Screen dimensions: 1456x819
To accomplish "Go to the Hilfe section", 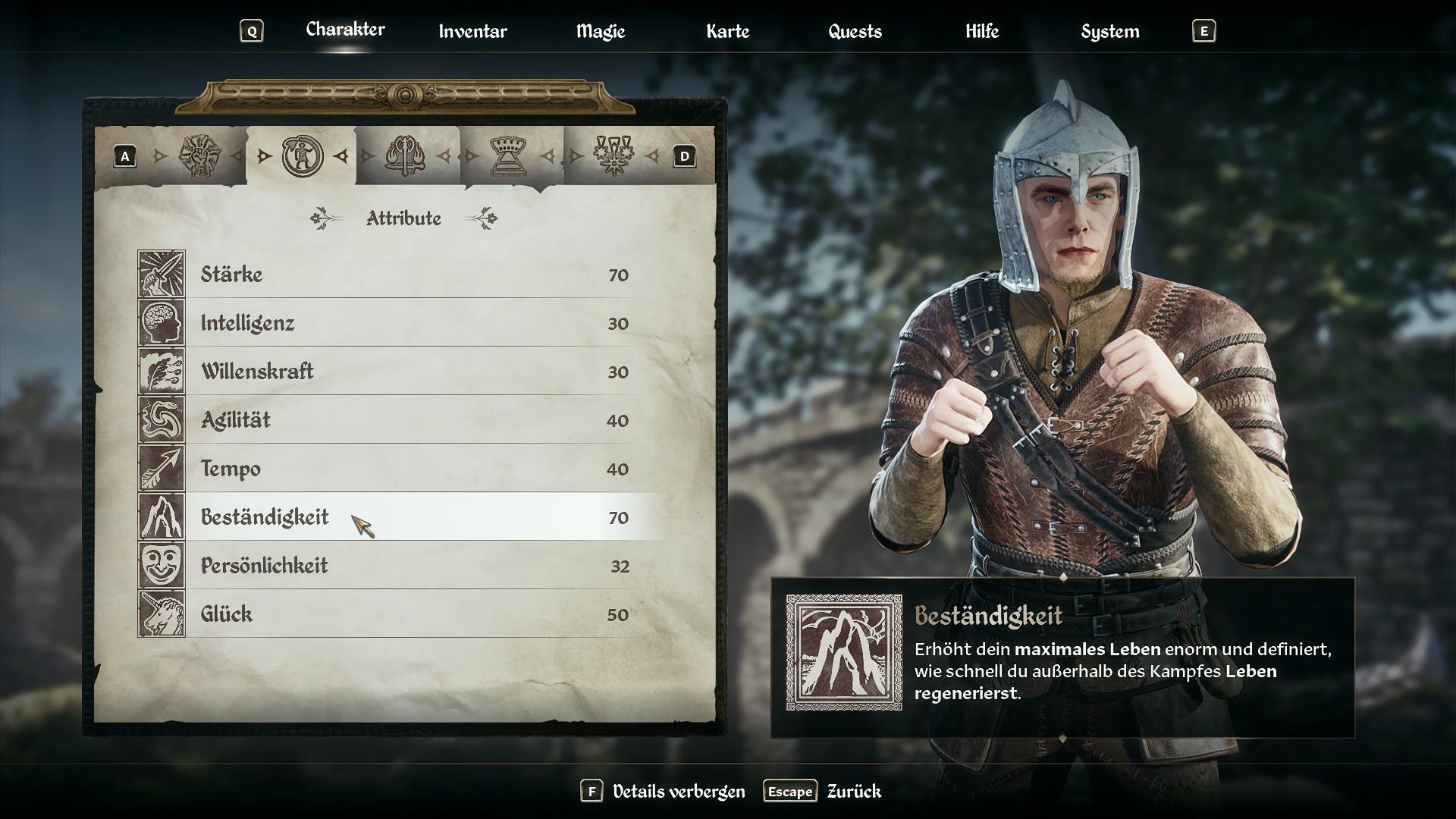I will click(x=982, y=31).
